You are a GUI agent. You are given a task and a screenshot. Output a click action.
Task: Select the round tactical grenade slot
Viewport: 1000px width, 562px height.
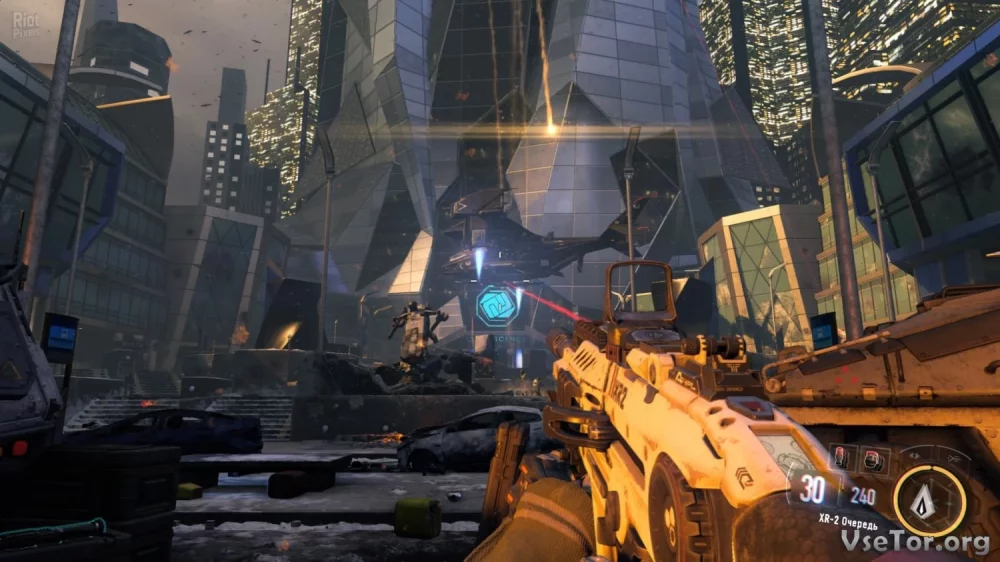[x=871, y=459]
